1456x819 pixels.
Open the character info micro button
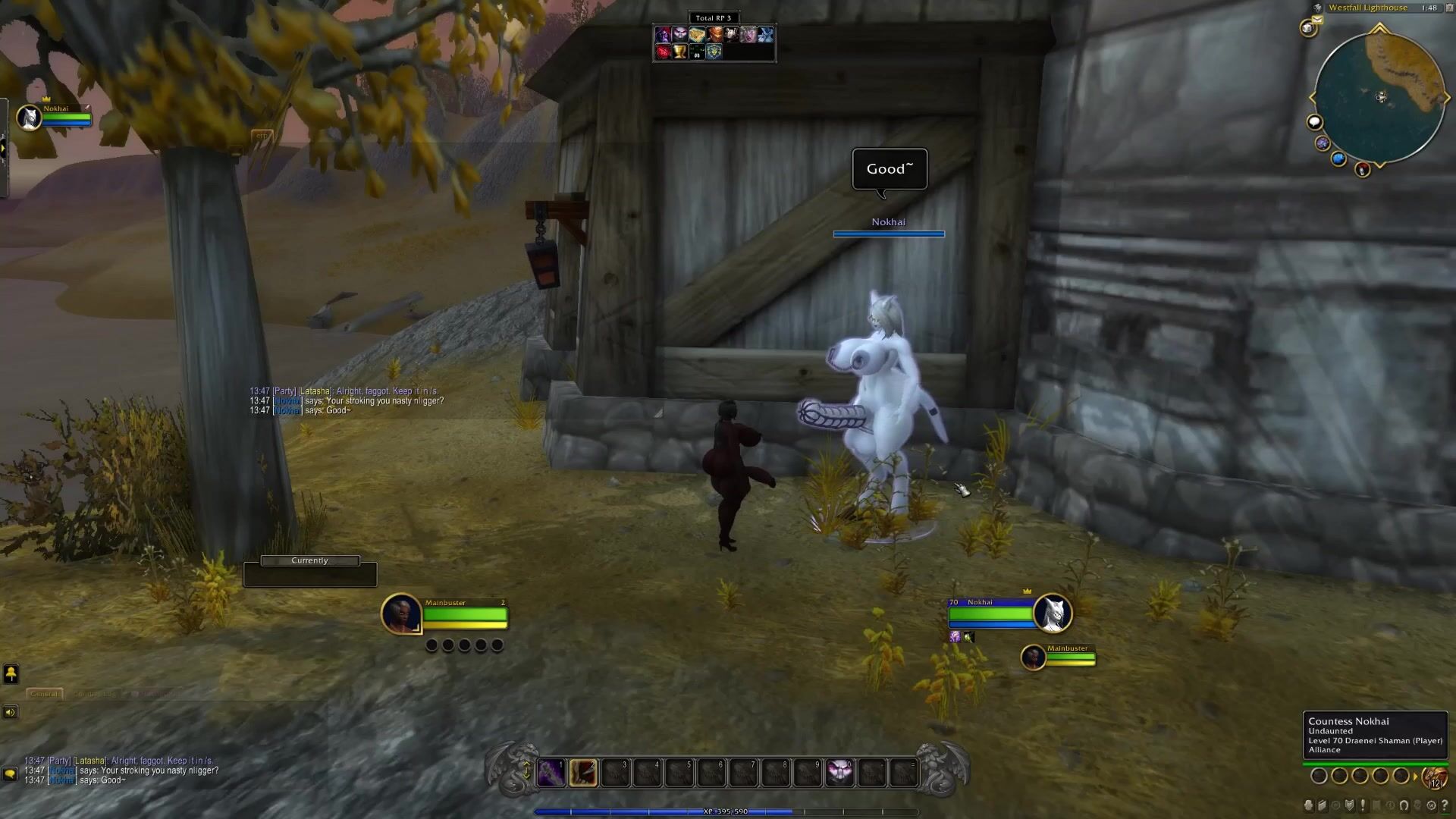click(x=1309, y=805)
